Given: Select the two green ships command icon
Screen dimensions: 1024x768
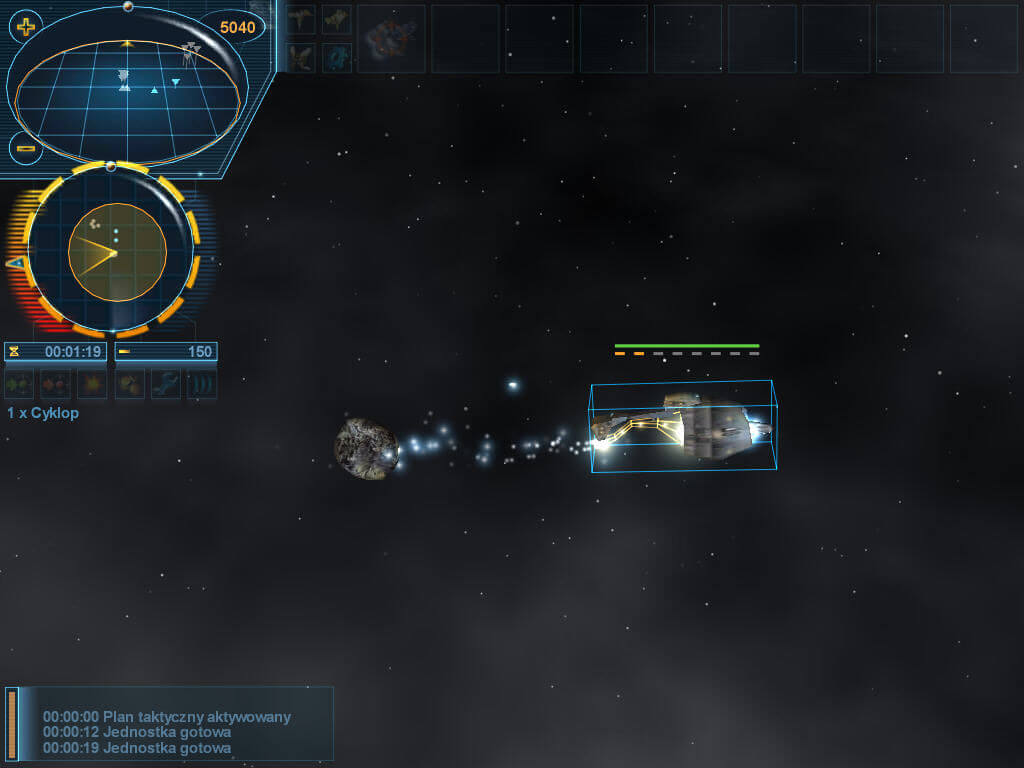Looking at the screenshot, I should point(19,384).
